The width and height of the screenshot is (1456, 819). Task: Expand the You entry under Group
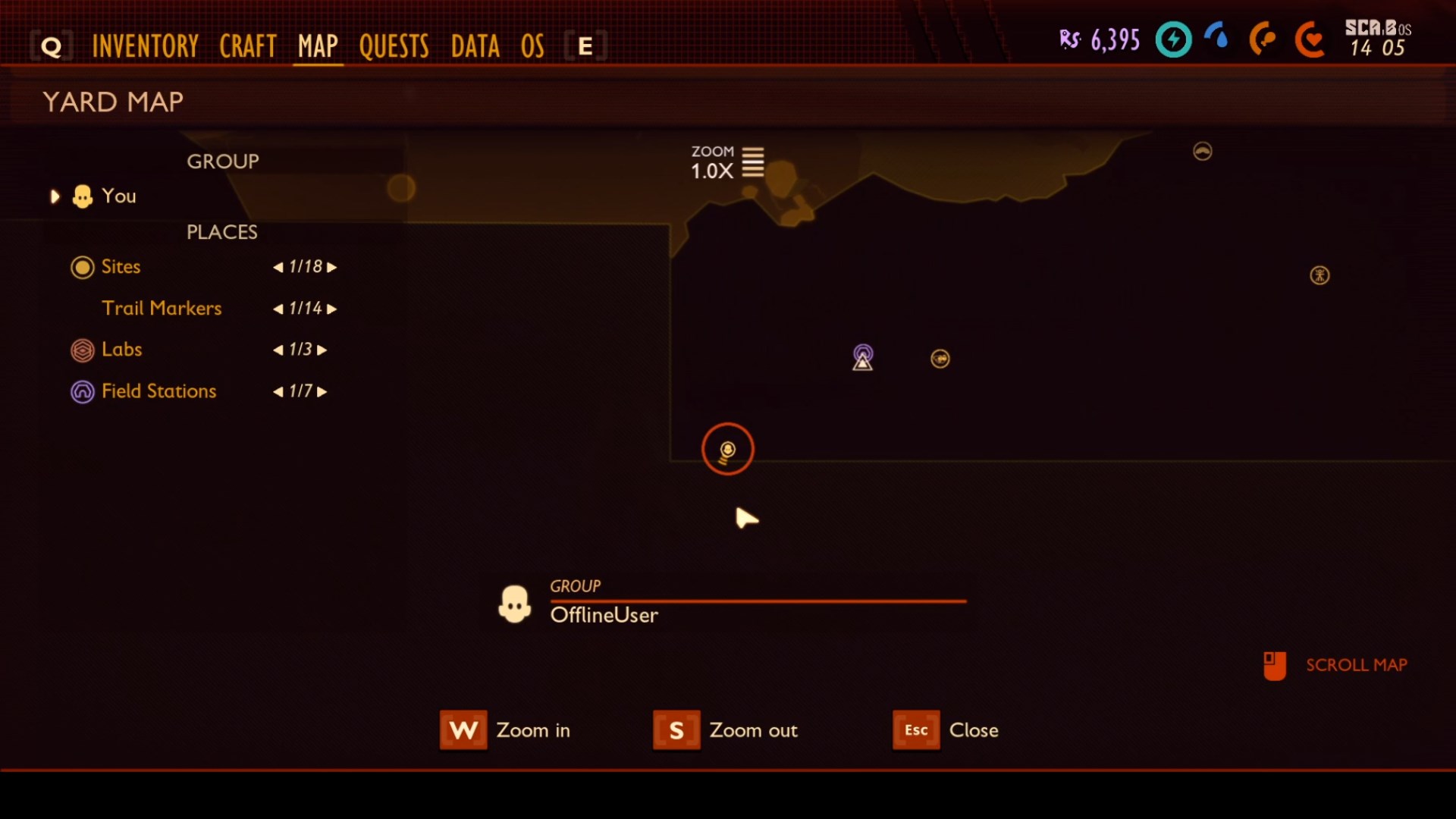pos(54,196)
